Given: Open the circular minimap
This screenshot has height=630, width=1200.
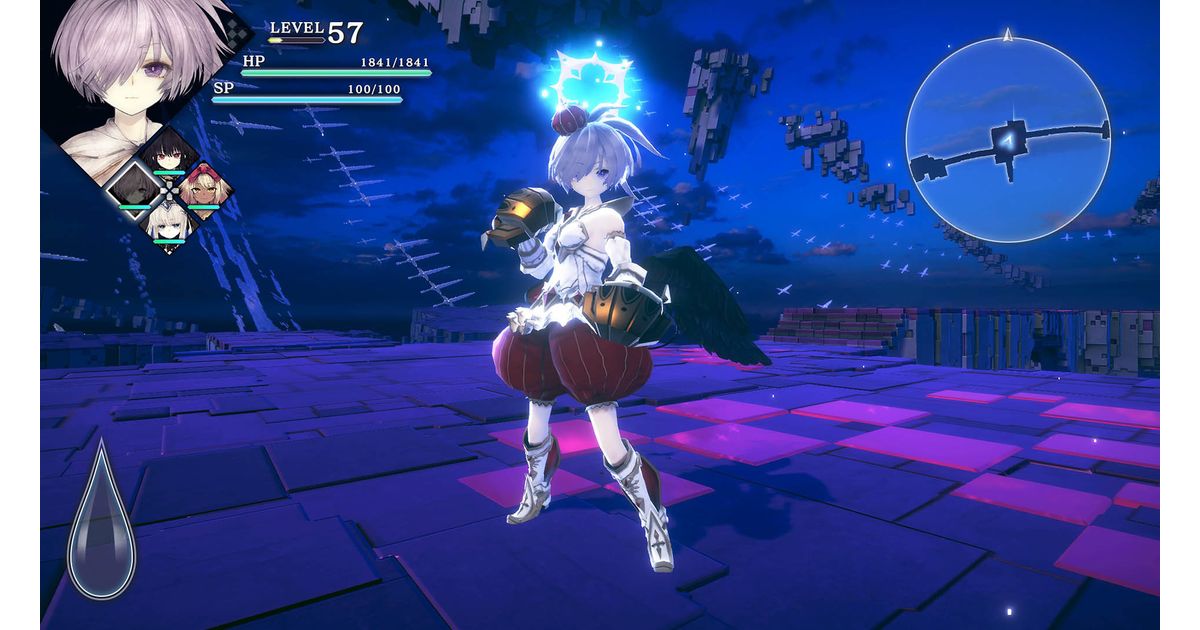Looking at the screenshot, I should tap(1007, 140).
